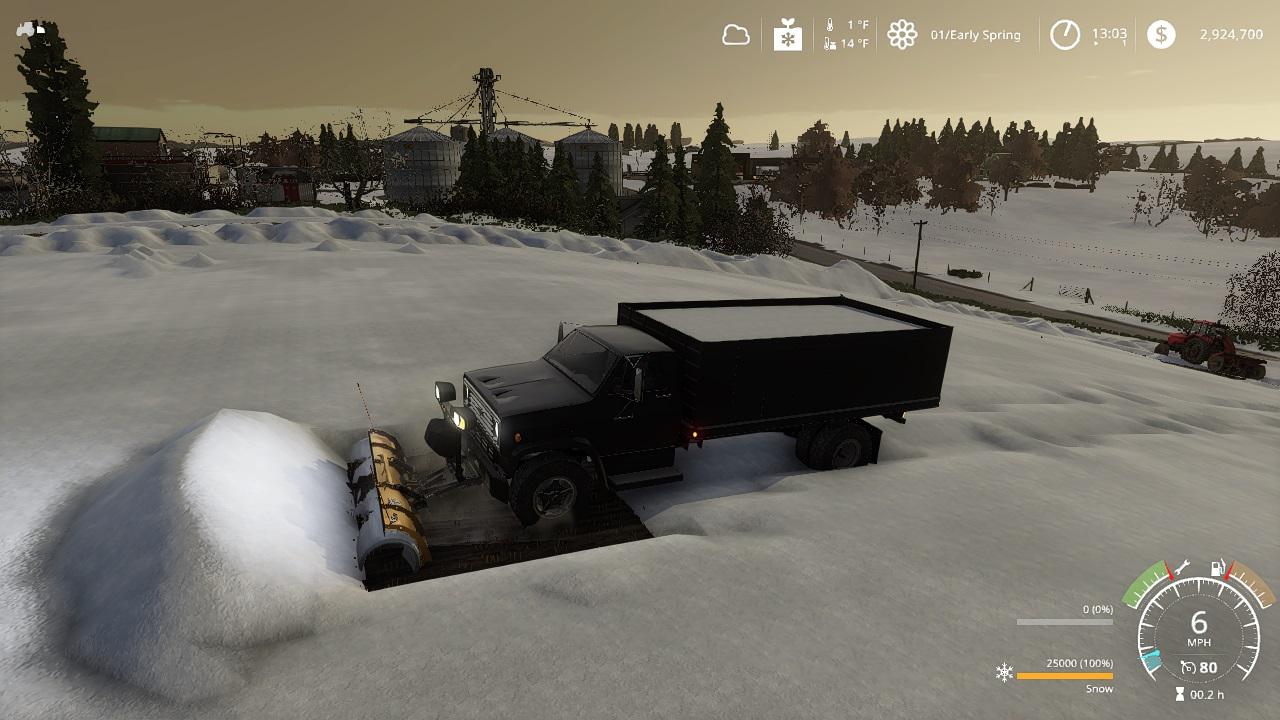Open the dollar sign money icon
This screenshot has width=1280, height=720.
(1161, 35)
